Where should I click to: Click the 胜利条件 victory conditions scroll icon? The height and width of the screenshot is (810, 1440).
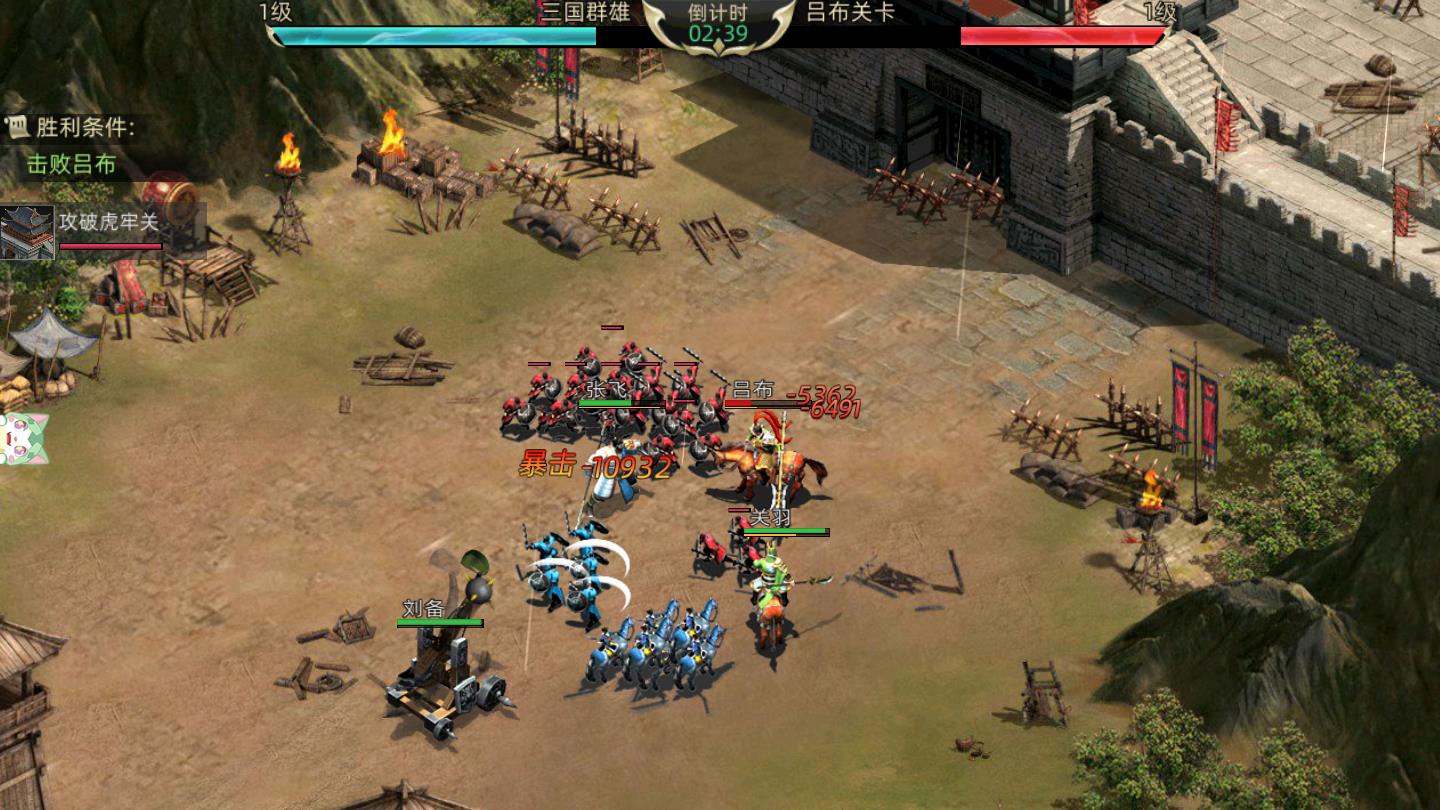click(16, 126)
